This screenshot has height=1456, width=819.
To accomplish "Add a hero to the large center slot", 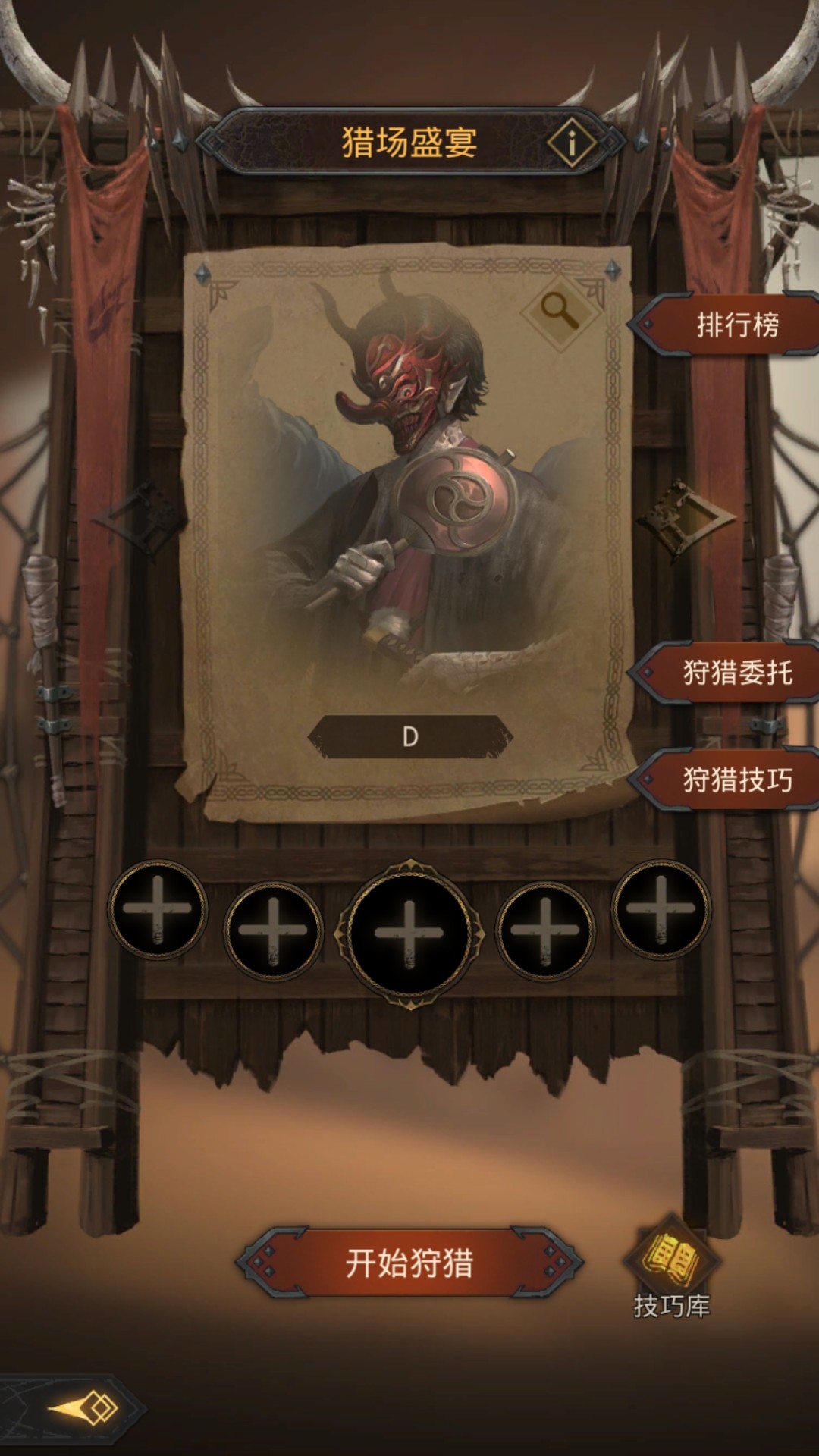I will (409, 934).
